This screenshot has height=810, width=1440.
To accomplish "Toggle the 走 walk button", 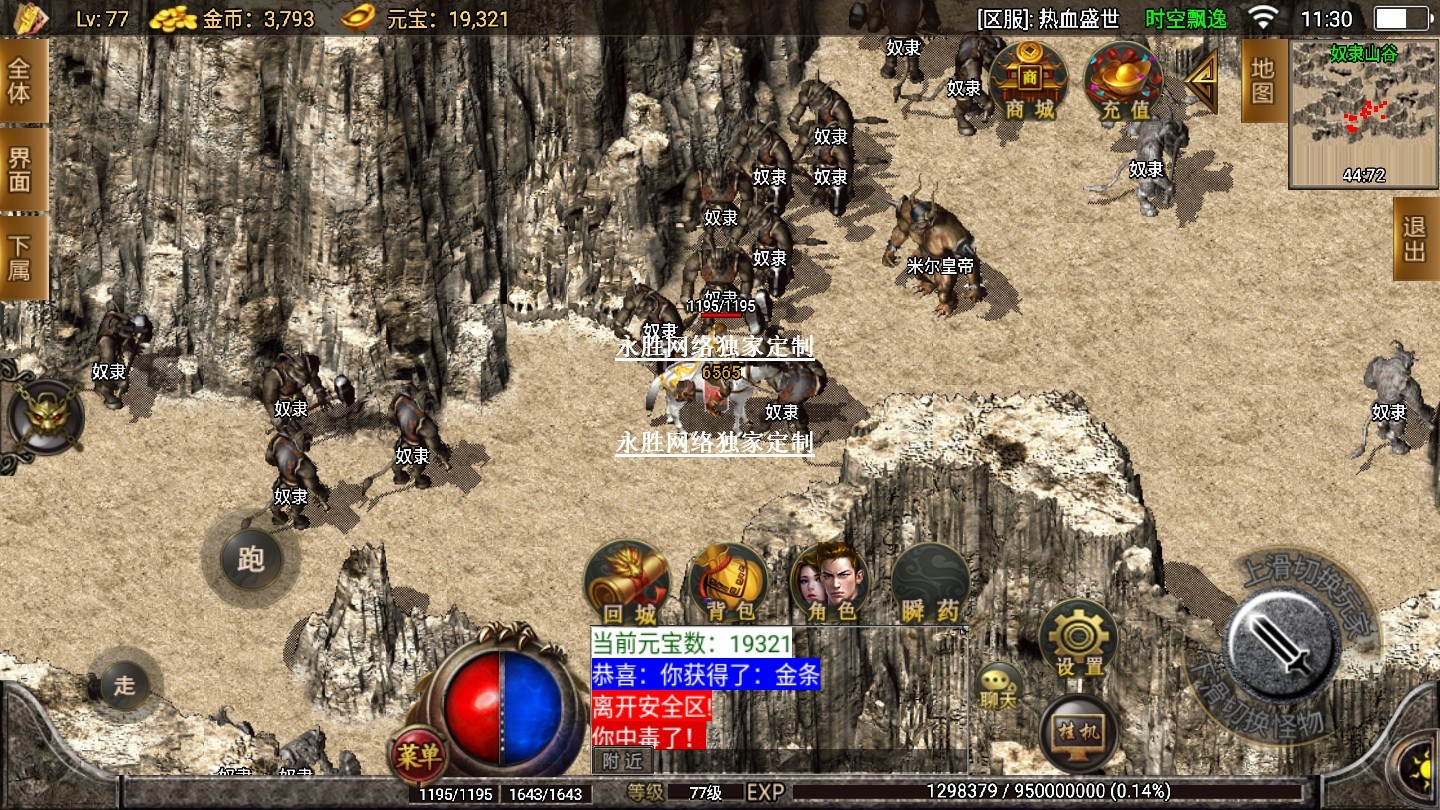I will pos(124,686).
